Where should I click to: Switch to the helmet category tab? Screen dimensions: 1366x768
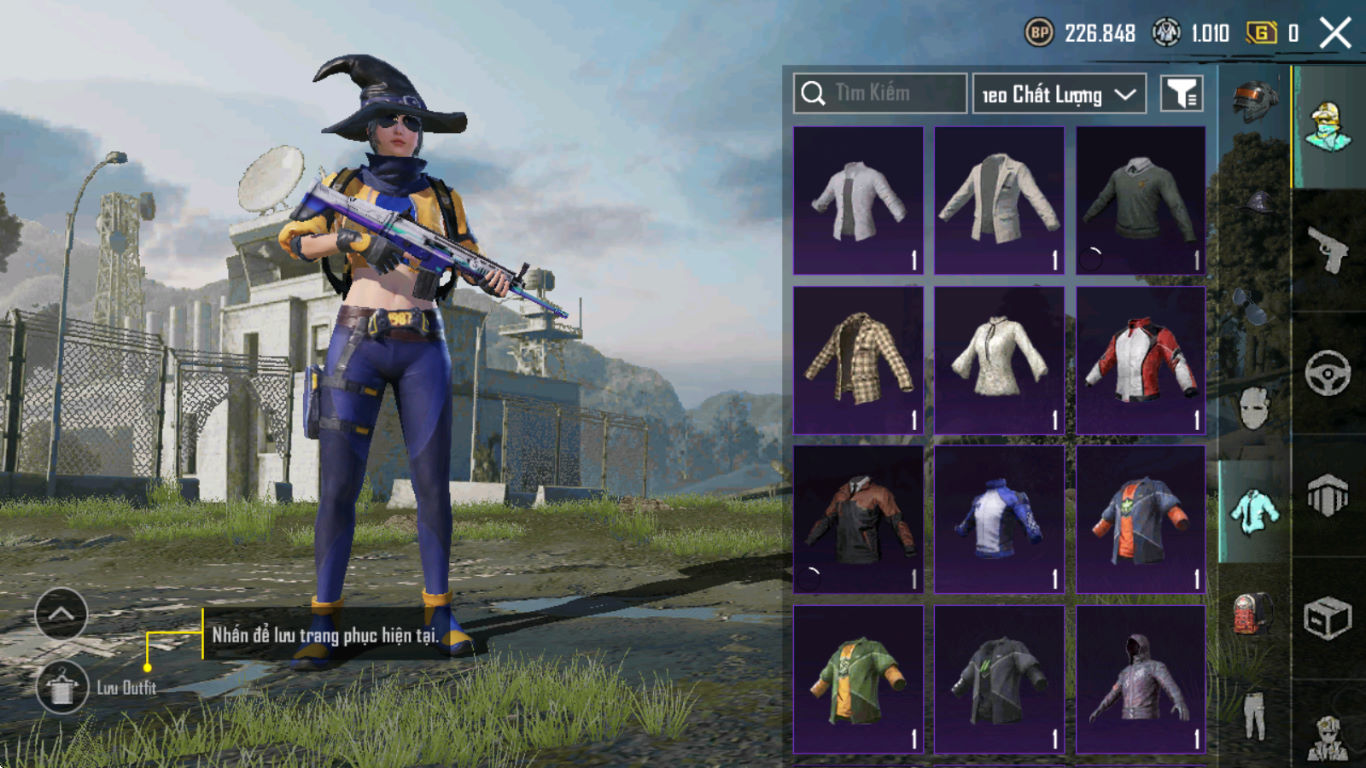[1254, 102]
